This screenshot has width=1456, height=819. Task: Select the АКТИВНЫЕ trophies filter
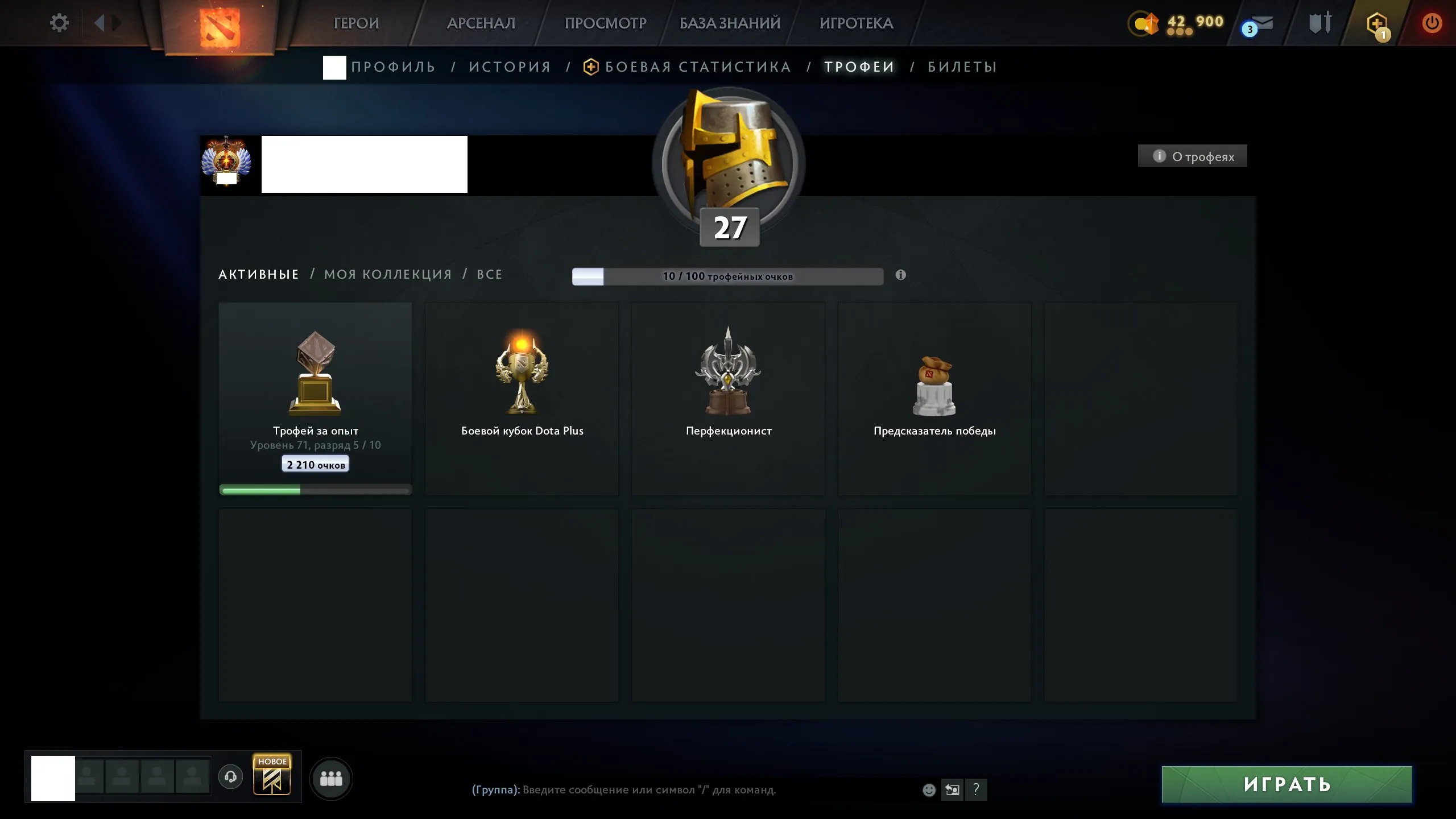pos(259,274)
